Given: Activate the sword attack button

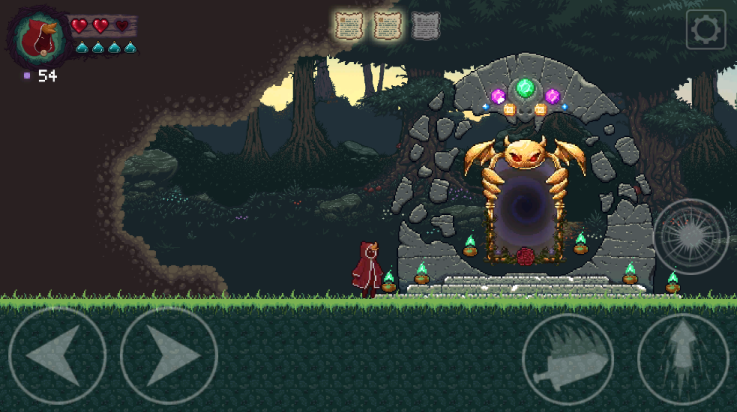Looking at the screenshot, I should tap(568, 359).
